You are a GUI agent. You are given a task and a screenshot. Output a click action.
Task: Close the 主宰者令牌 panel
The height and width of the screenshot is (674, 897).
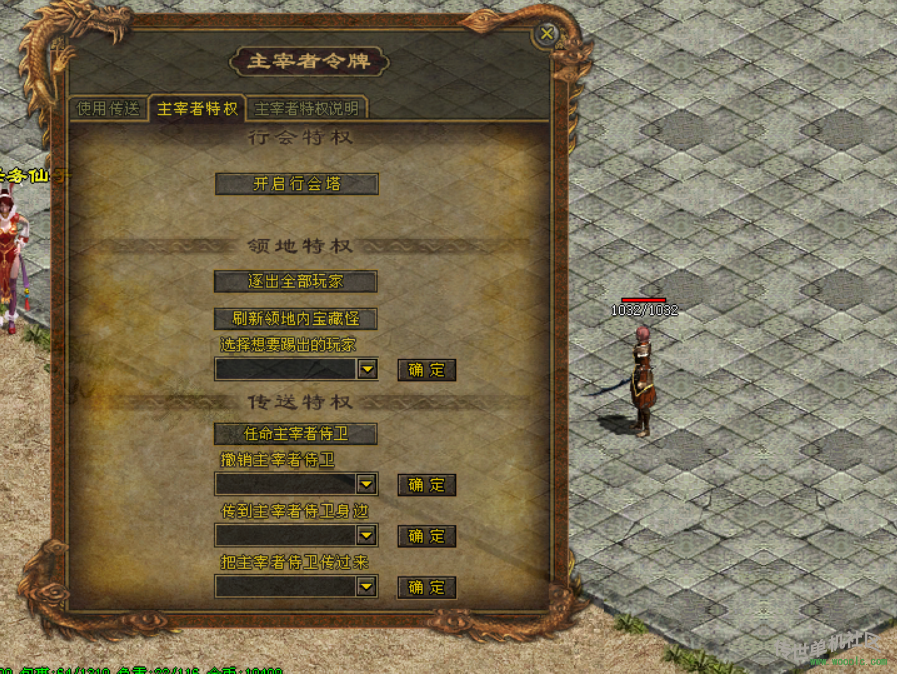click(x=547, y=34)
